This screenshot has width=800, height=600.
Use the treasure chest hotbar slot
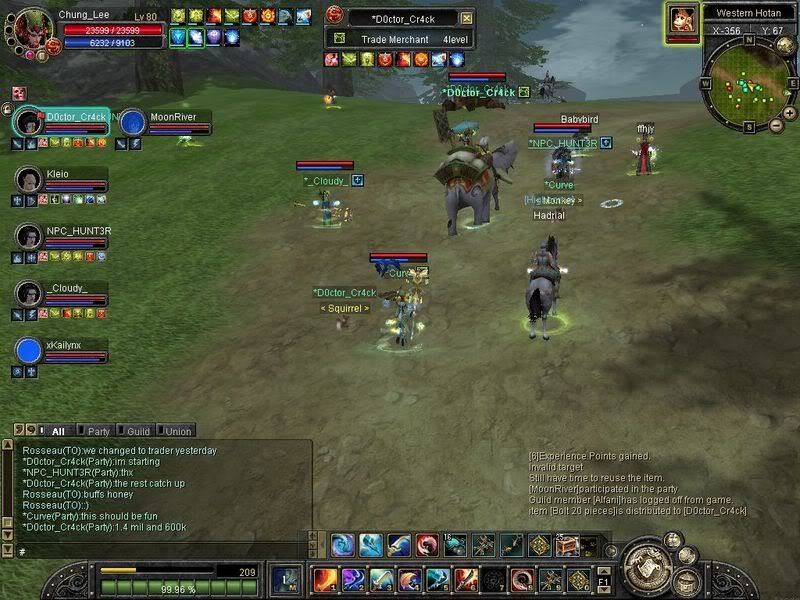(566, 545)
